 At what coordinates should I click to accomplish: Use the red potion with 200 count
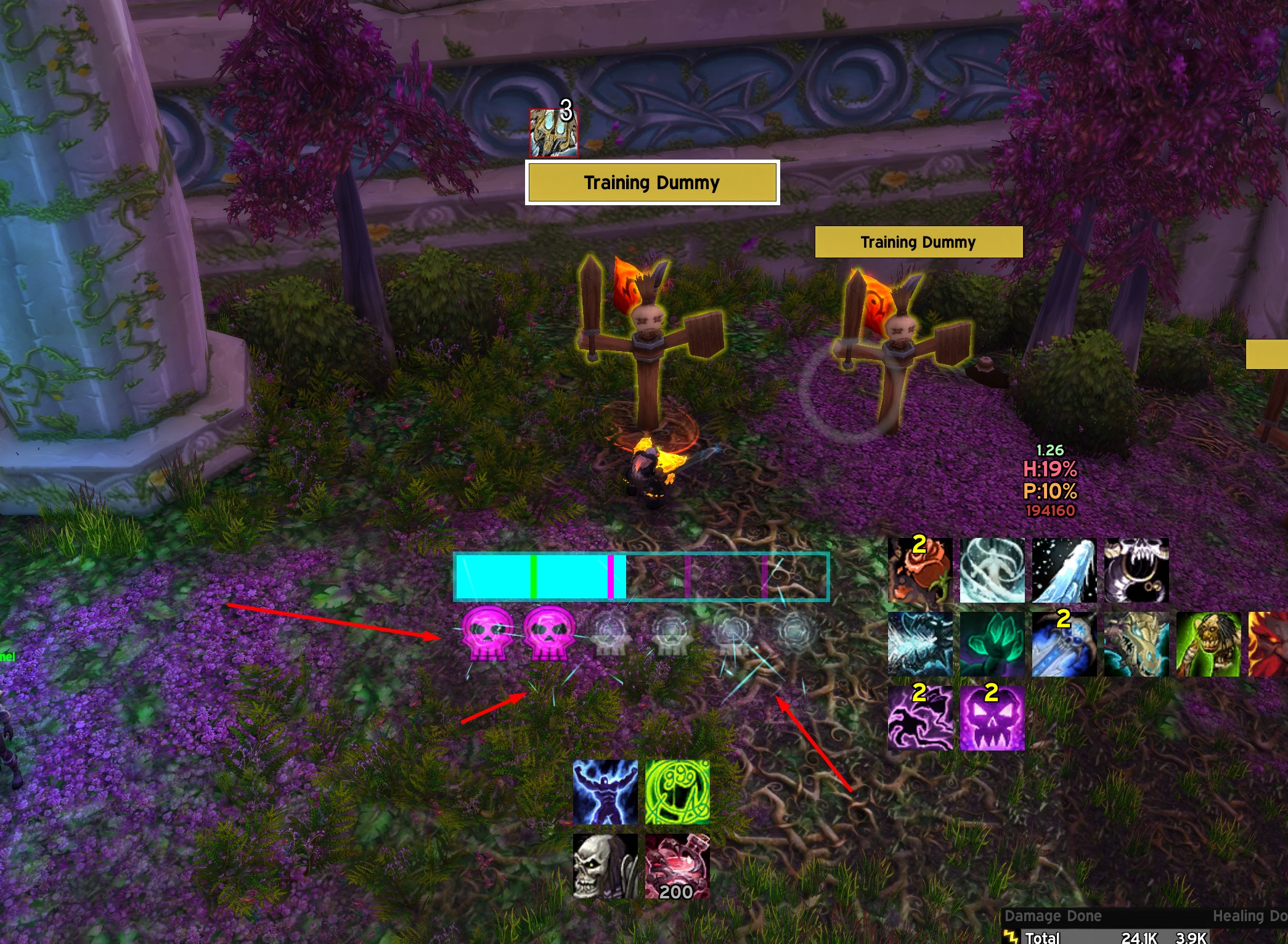(677, 866)
